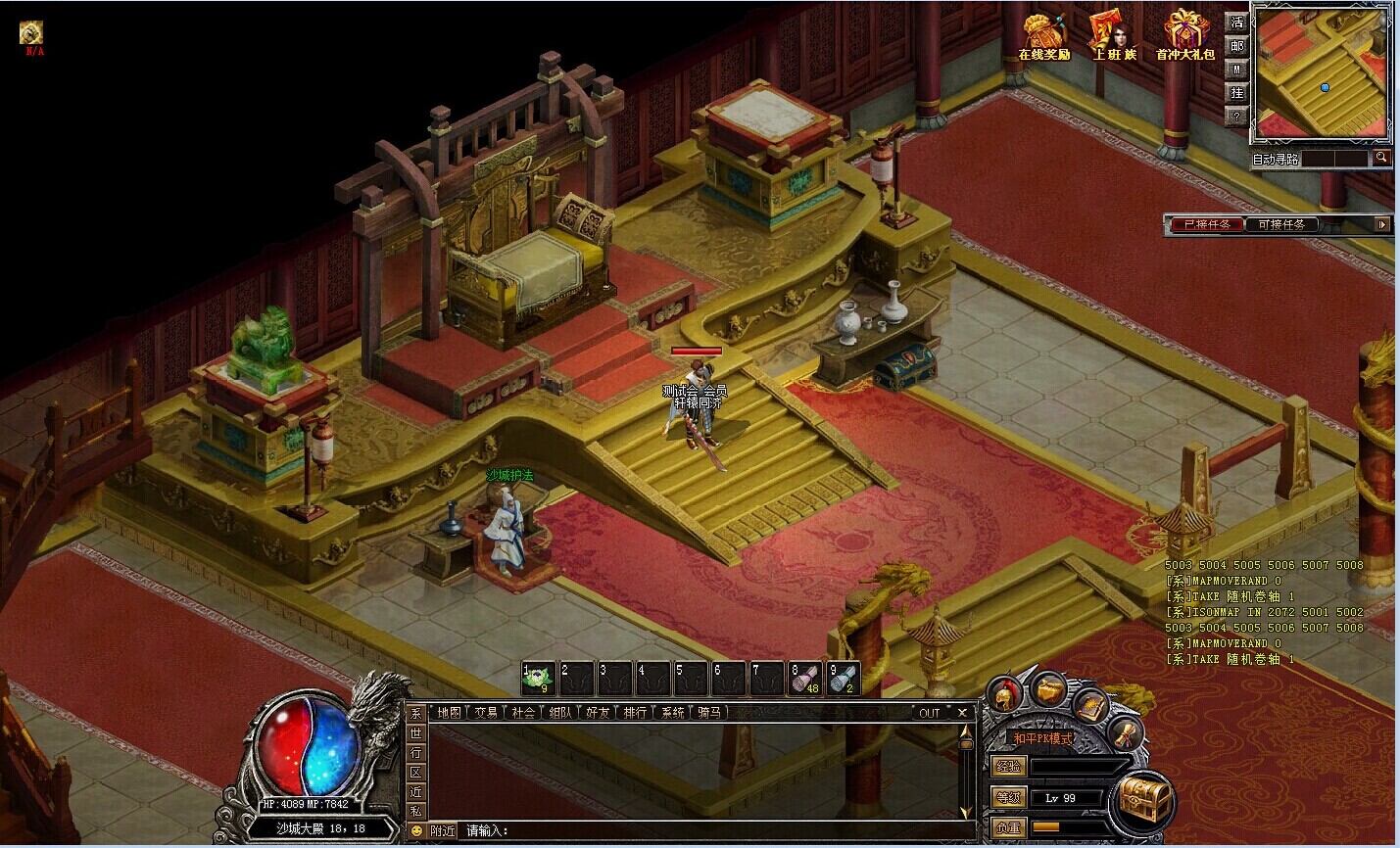Click the 上班族 red envelope icon
This screenshot has height=848, width=1400.
(1114, 35)
